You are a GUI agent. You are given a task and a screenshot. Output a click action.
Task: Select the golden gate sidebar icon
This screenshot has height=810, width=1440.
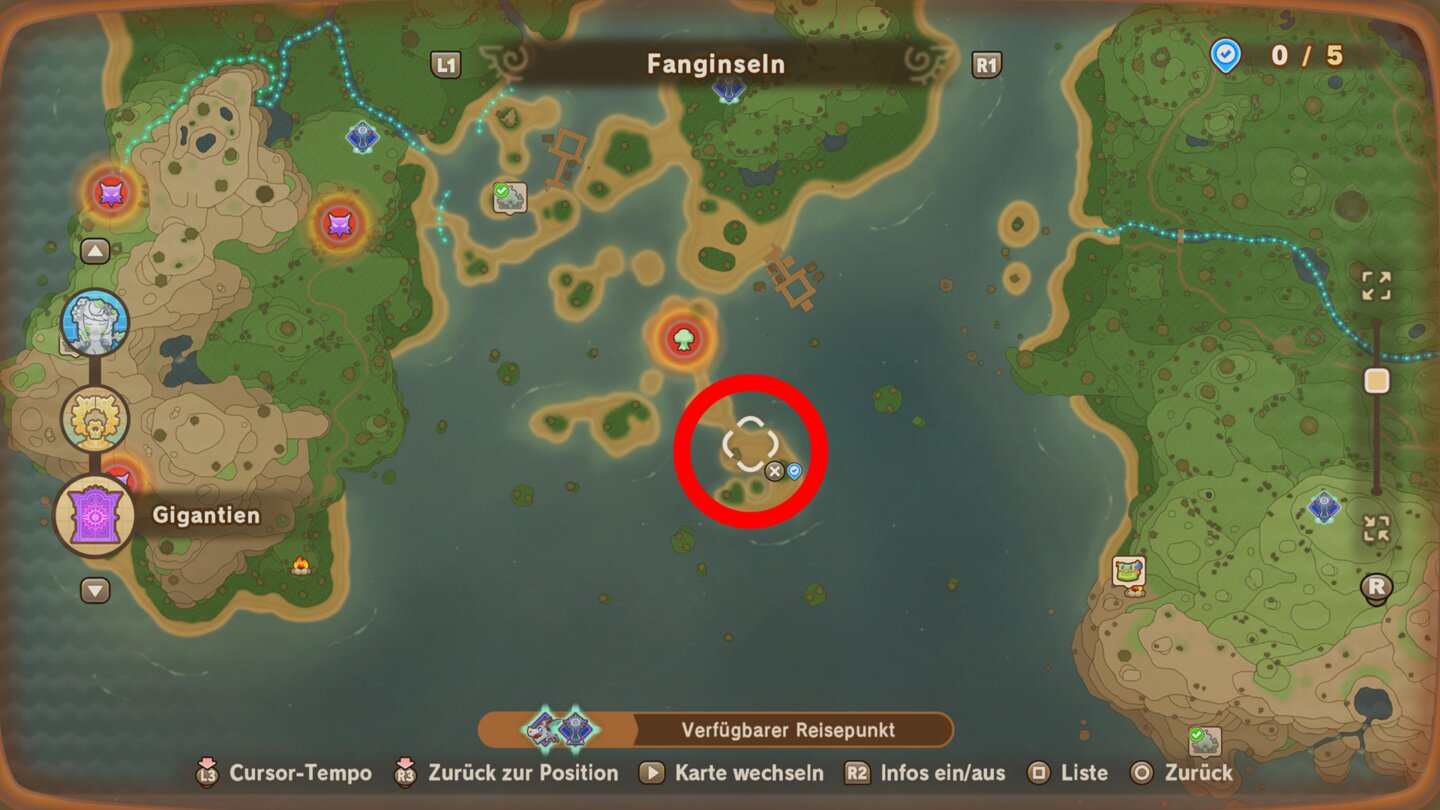(x=95, y=418)
